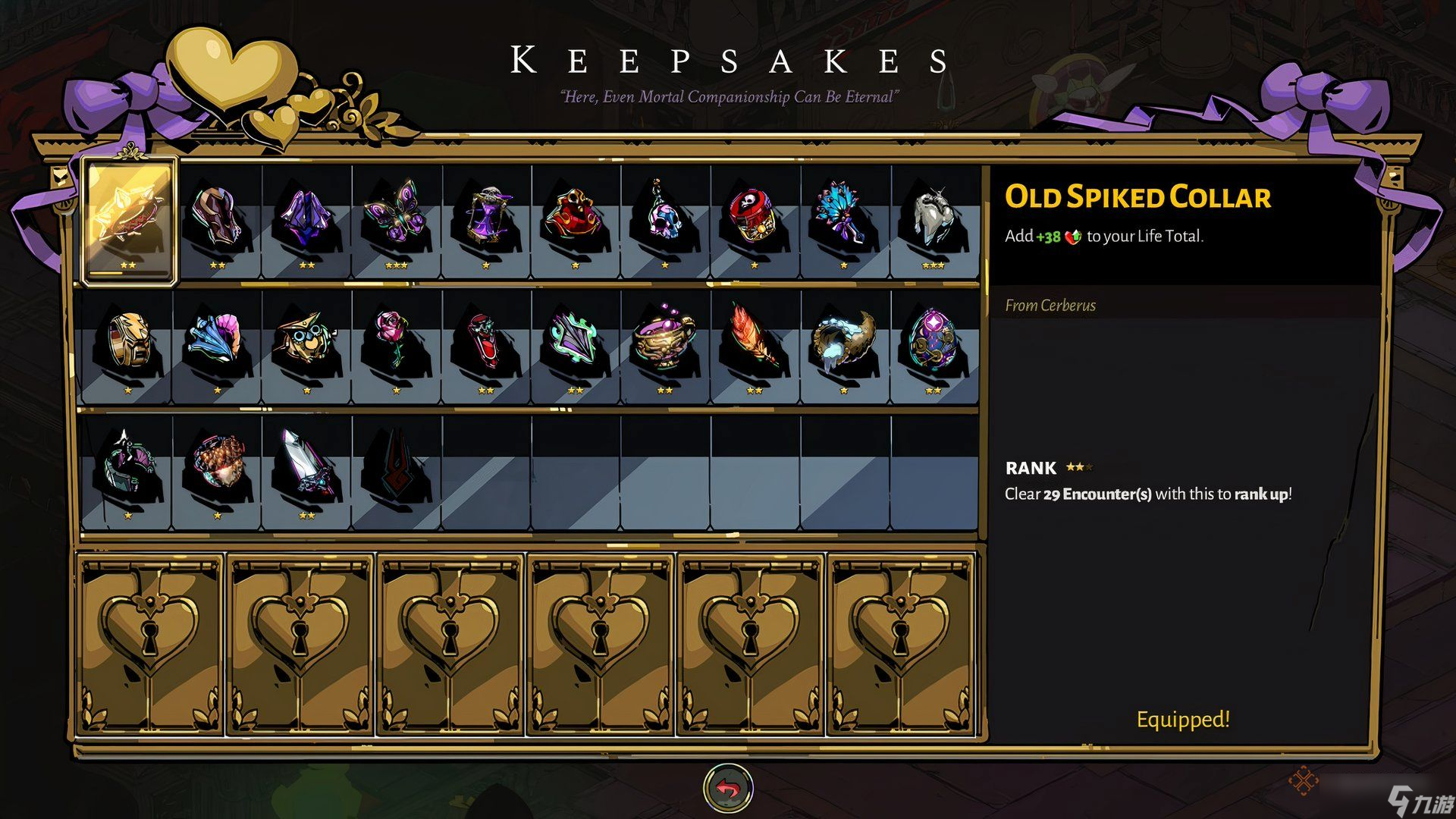Screen dimensions: 1456x819
Task: Choose the white crystal shard keepsake
Action: coord(306,465)
